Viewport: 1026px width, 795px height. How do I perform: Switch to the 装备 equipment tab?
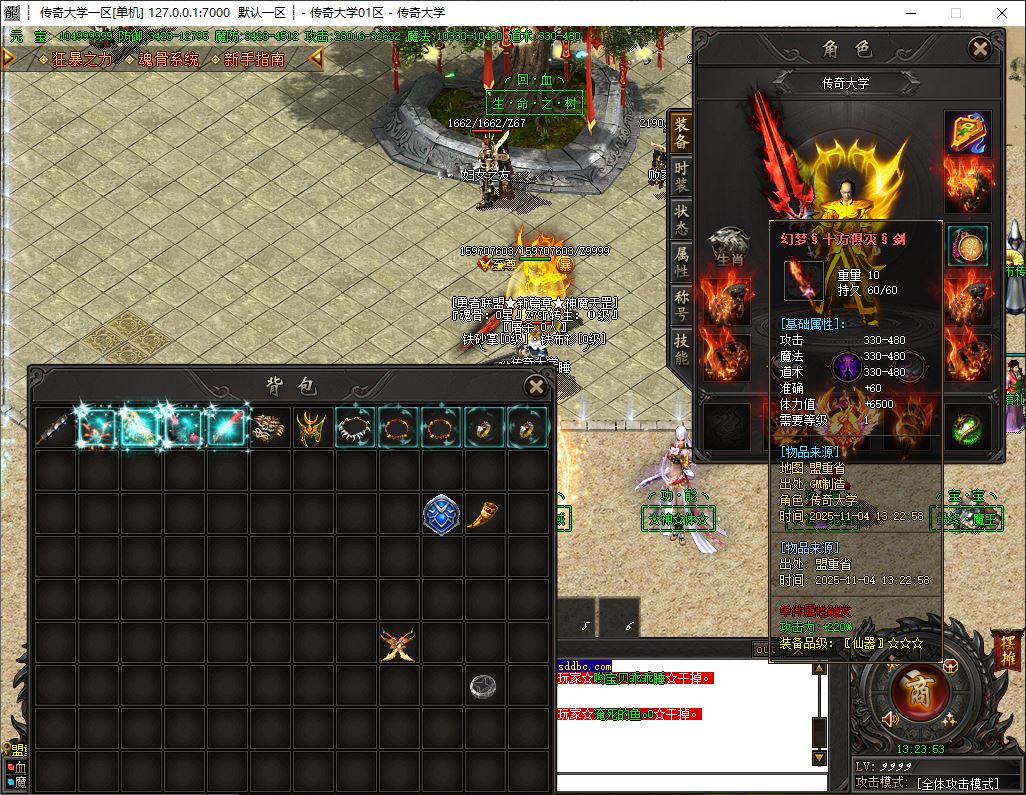tap(681, 133)
